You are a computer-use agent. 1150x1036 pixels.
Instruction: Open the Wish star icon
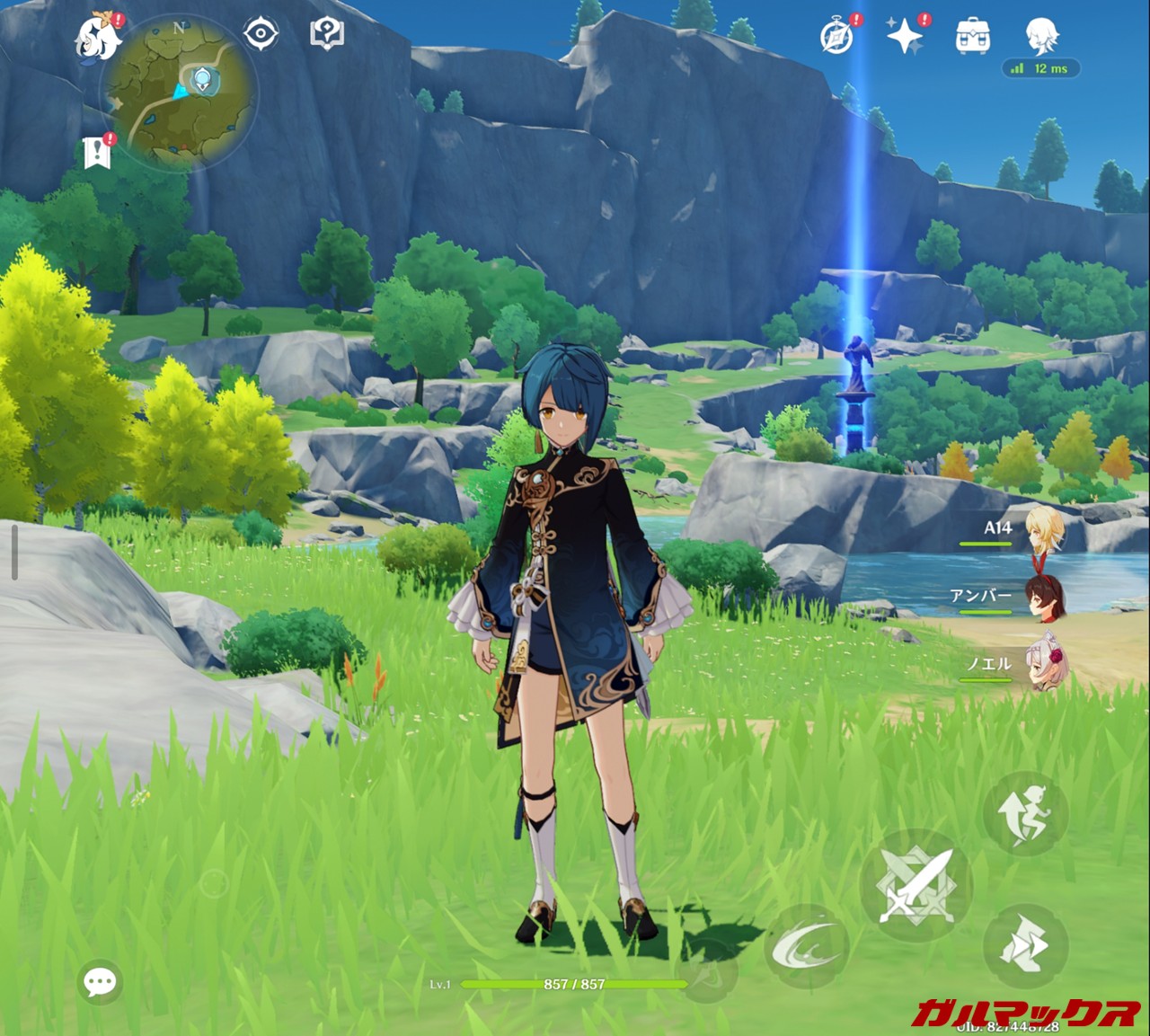pyautogui.click(x=905, y=36)
